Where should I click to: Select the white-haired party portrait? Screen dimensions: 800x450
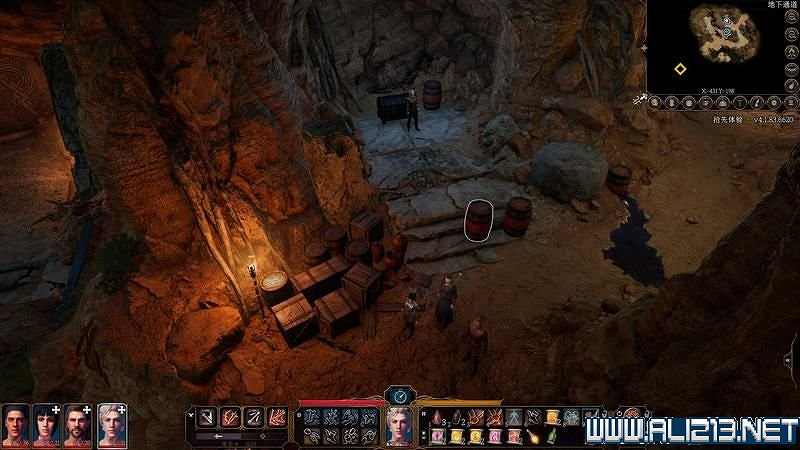(111, 424)
